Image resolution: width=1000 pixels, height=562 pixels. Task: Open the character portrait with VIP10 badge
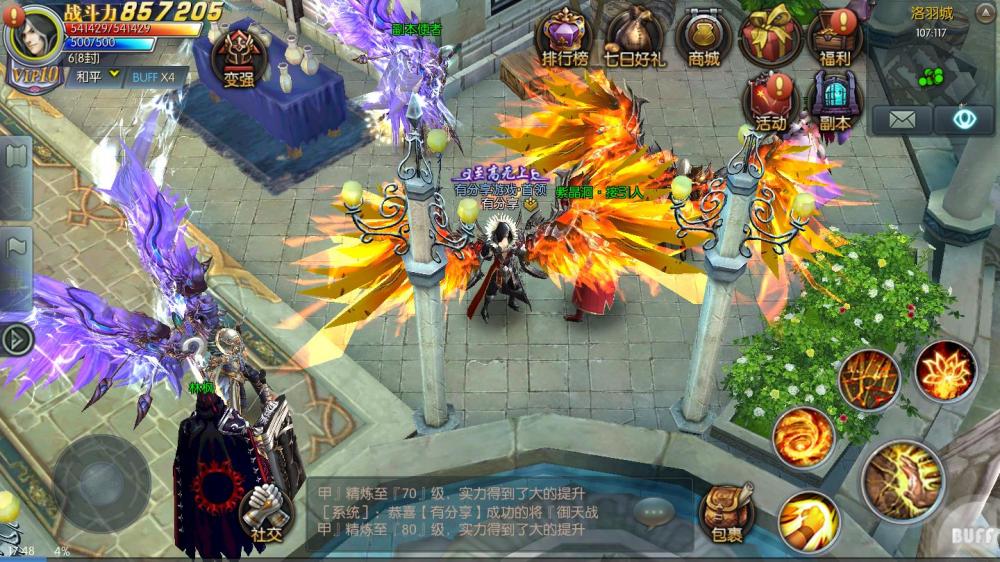point(34,40)
